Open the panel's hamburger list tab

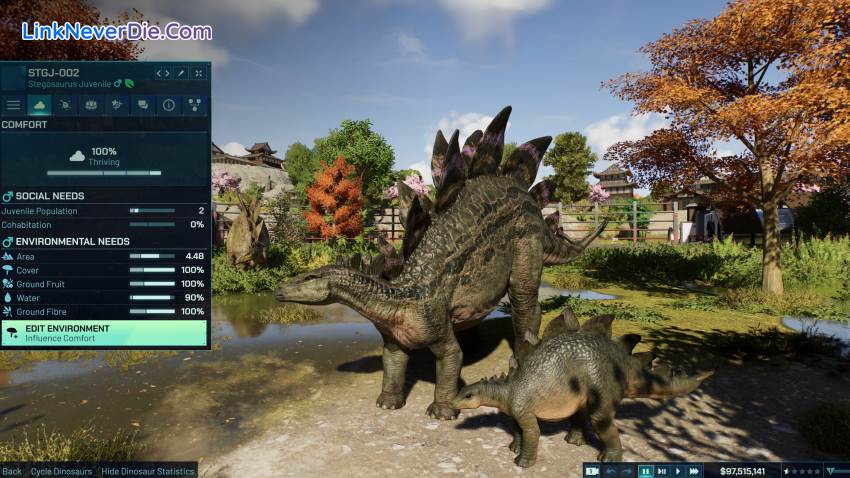coord(14,104)
